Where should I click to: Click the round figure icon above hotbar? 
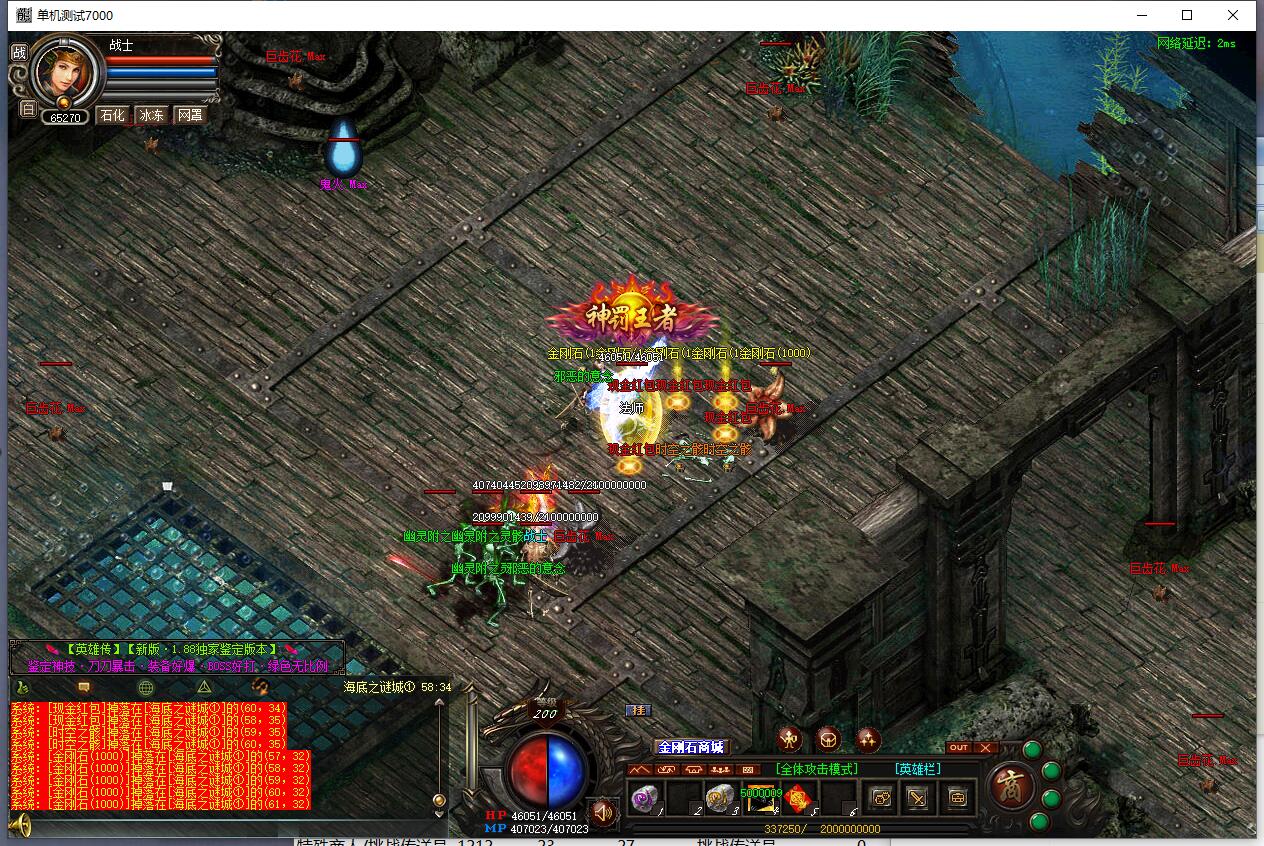click(790, 740)
